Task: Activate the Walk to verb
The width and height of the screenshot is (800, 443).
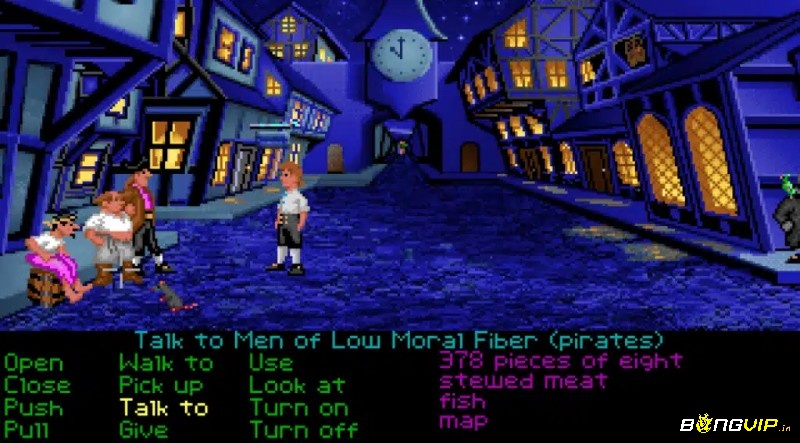Action: [166, 364]
